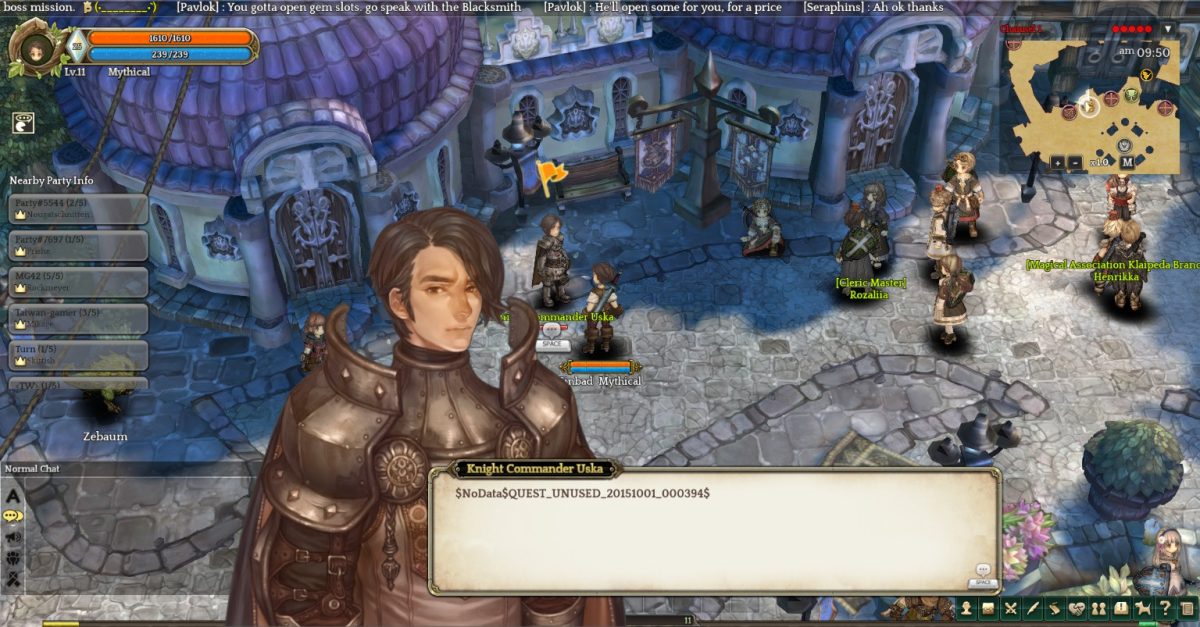Viewport: 1200px width, 627px height.
Task: Zoom out the minimap with minus button
Action: tap(1074, 162)
